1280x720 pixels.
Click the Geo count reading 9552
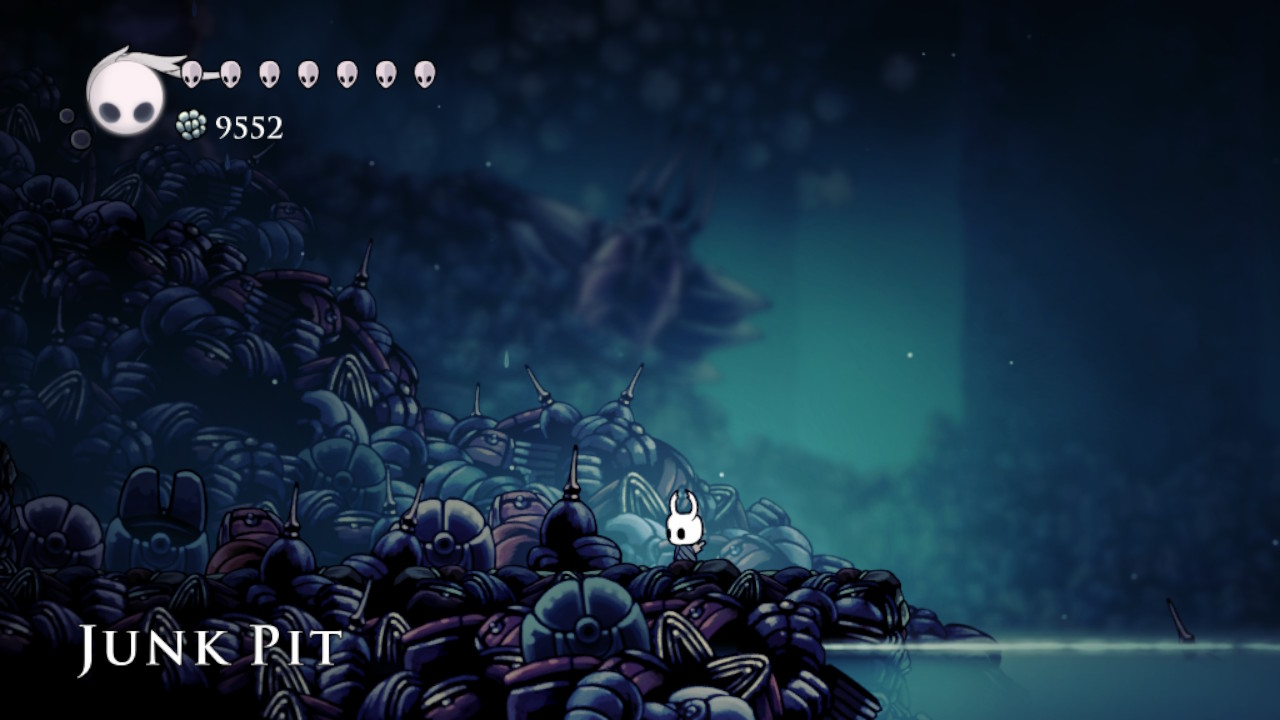point(248,127)
